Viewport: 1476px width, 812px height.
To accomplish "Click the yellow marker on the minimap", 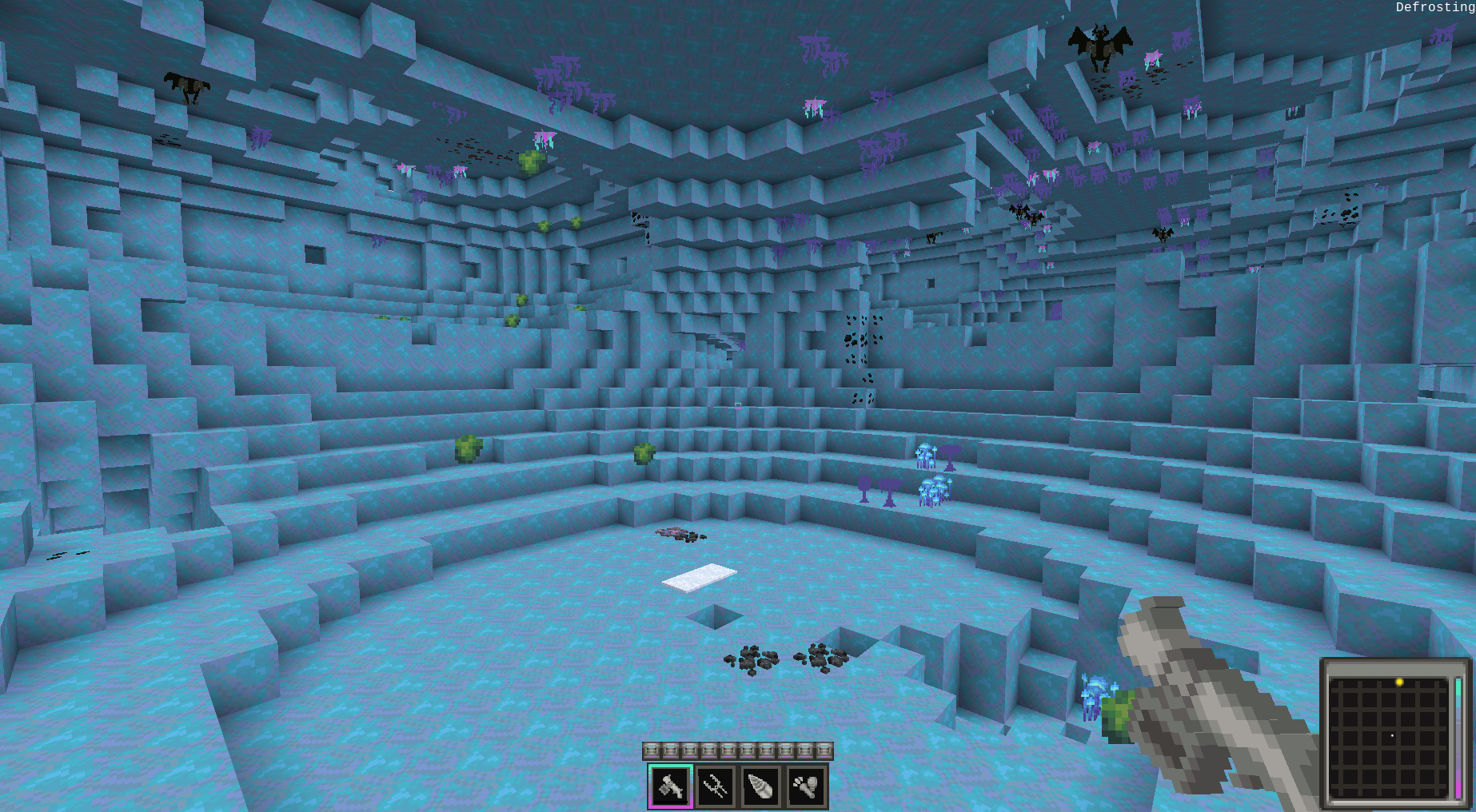I will click(1399, 682).
